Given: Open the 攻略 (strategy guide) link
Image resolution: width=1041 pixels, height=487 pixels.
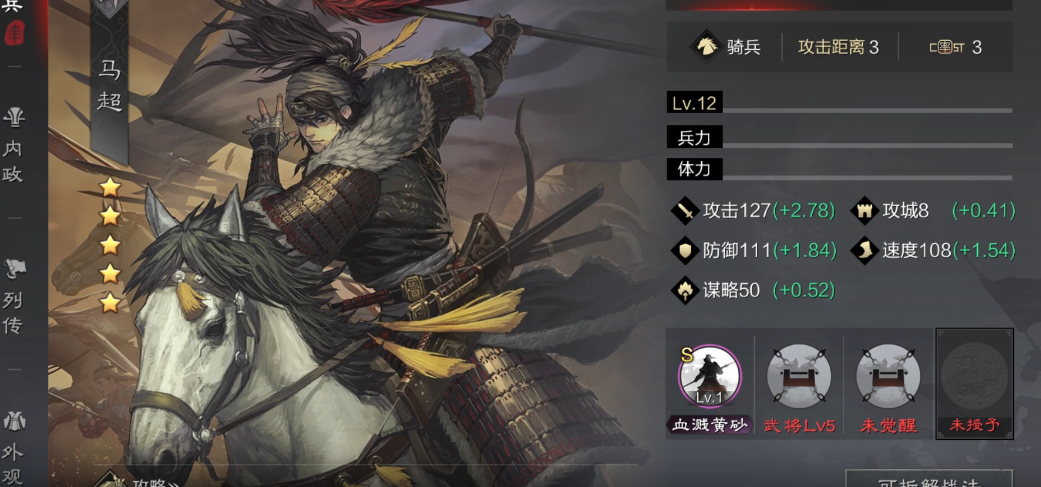Looking at the screenshot, I should point(145,481).
